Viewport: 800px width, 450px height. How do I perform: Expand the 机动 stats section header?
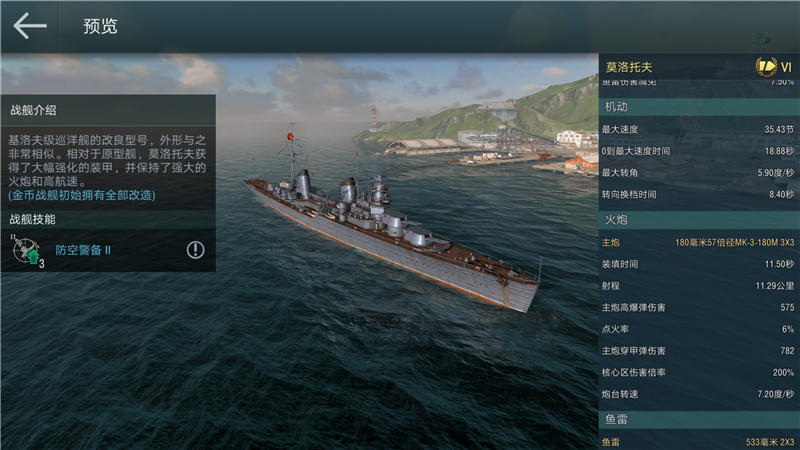(x=699, y=106)
